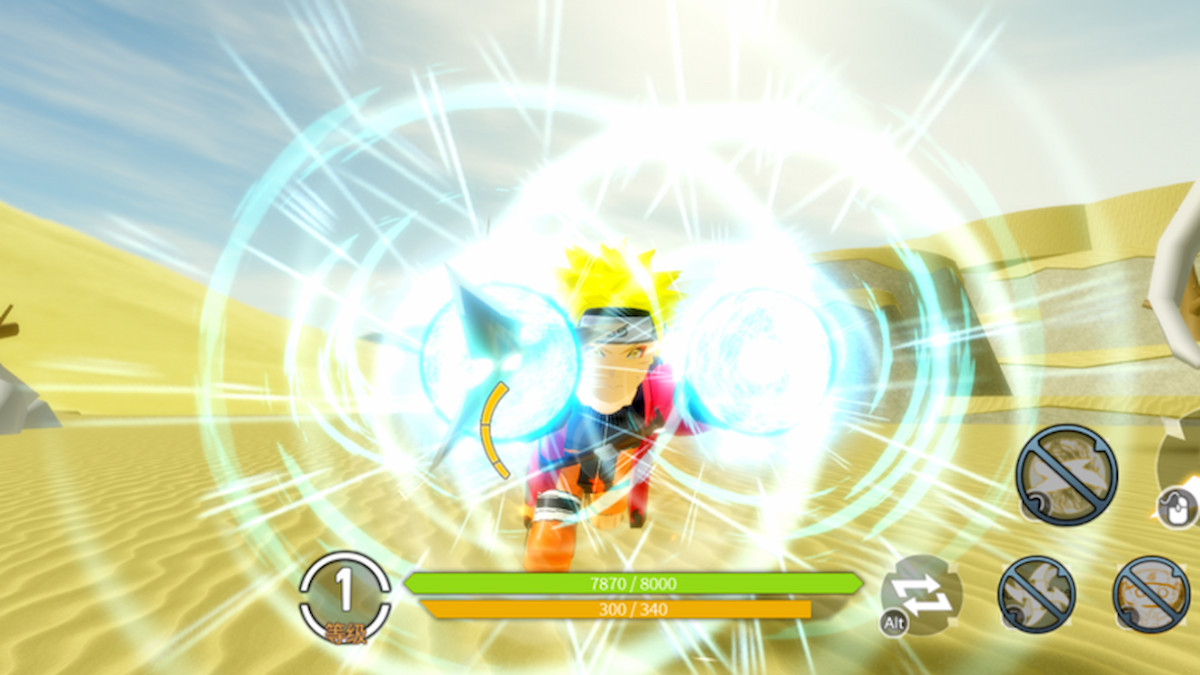This screenshot has width=1200, height=675.
Task: Trigger the orange ninja face skill
Action: [x=1151, y=594]
